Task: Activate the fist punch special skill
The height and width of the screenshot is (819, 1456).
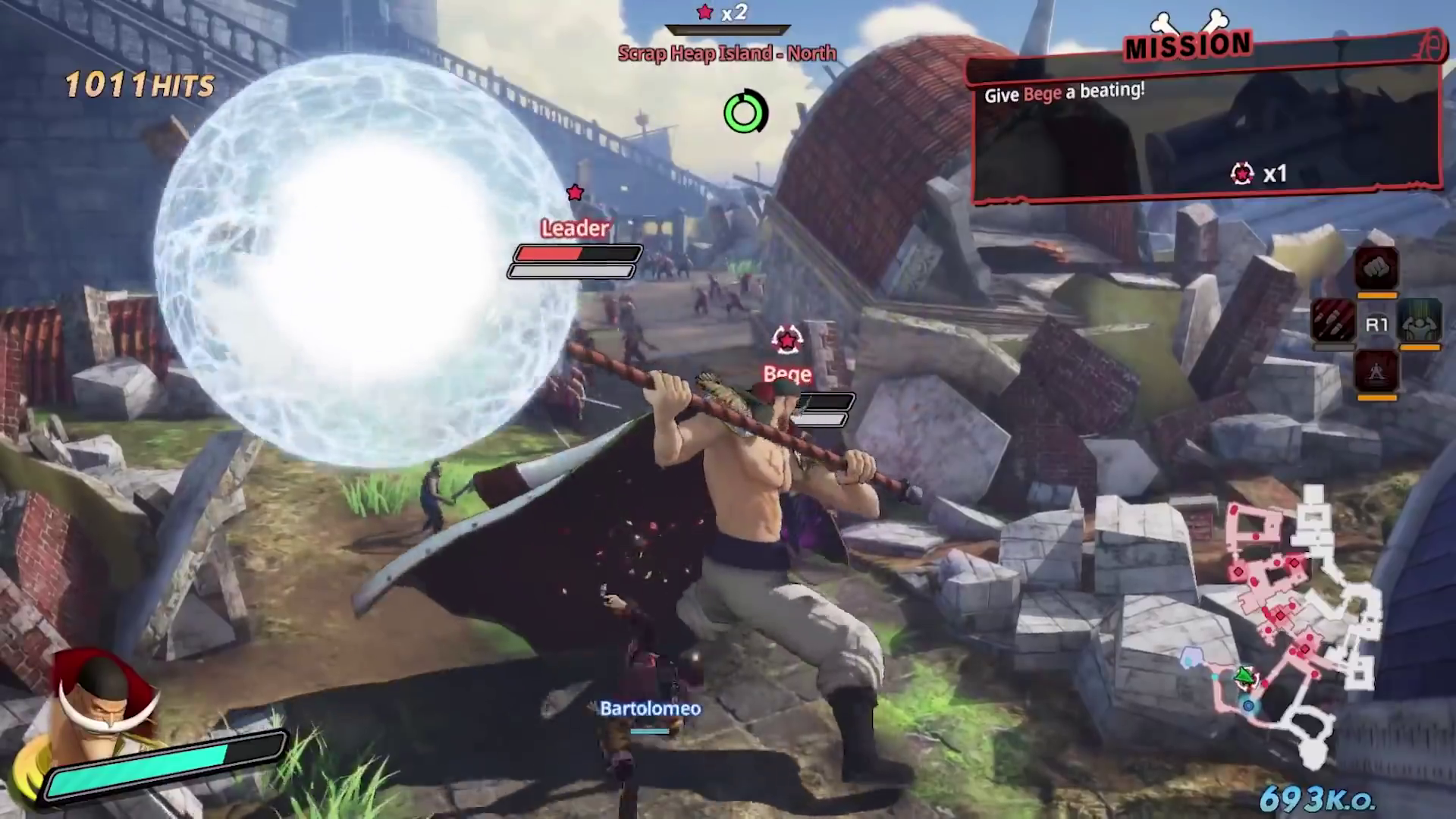Action: click(1376, 268)
